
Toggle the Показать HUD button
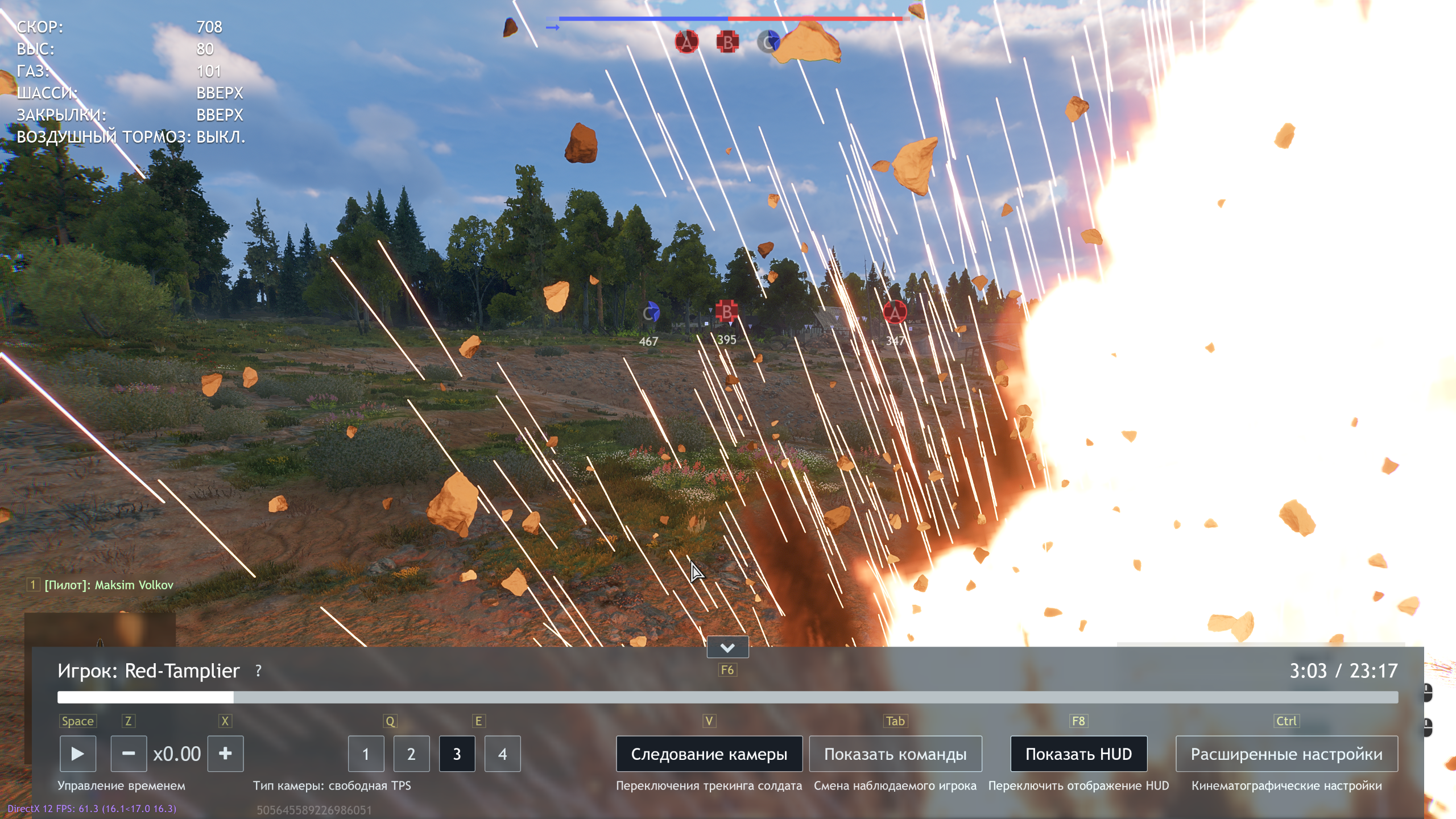1078,754
